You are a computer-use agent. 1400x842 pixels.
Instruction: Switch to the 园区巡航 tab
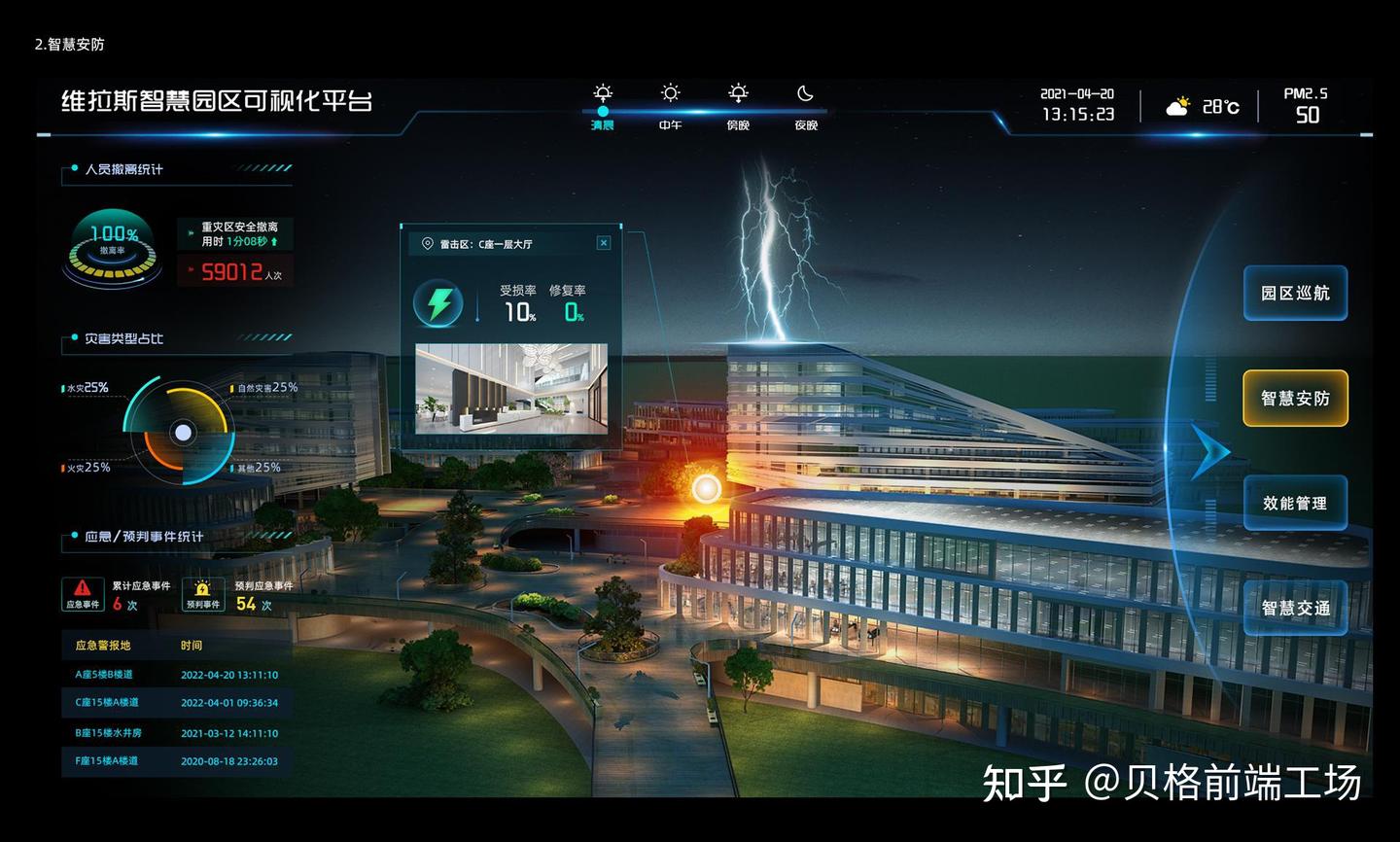tap(1295, 293)
